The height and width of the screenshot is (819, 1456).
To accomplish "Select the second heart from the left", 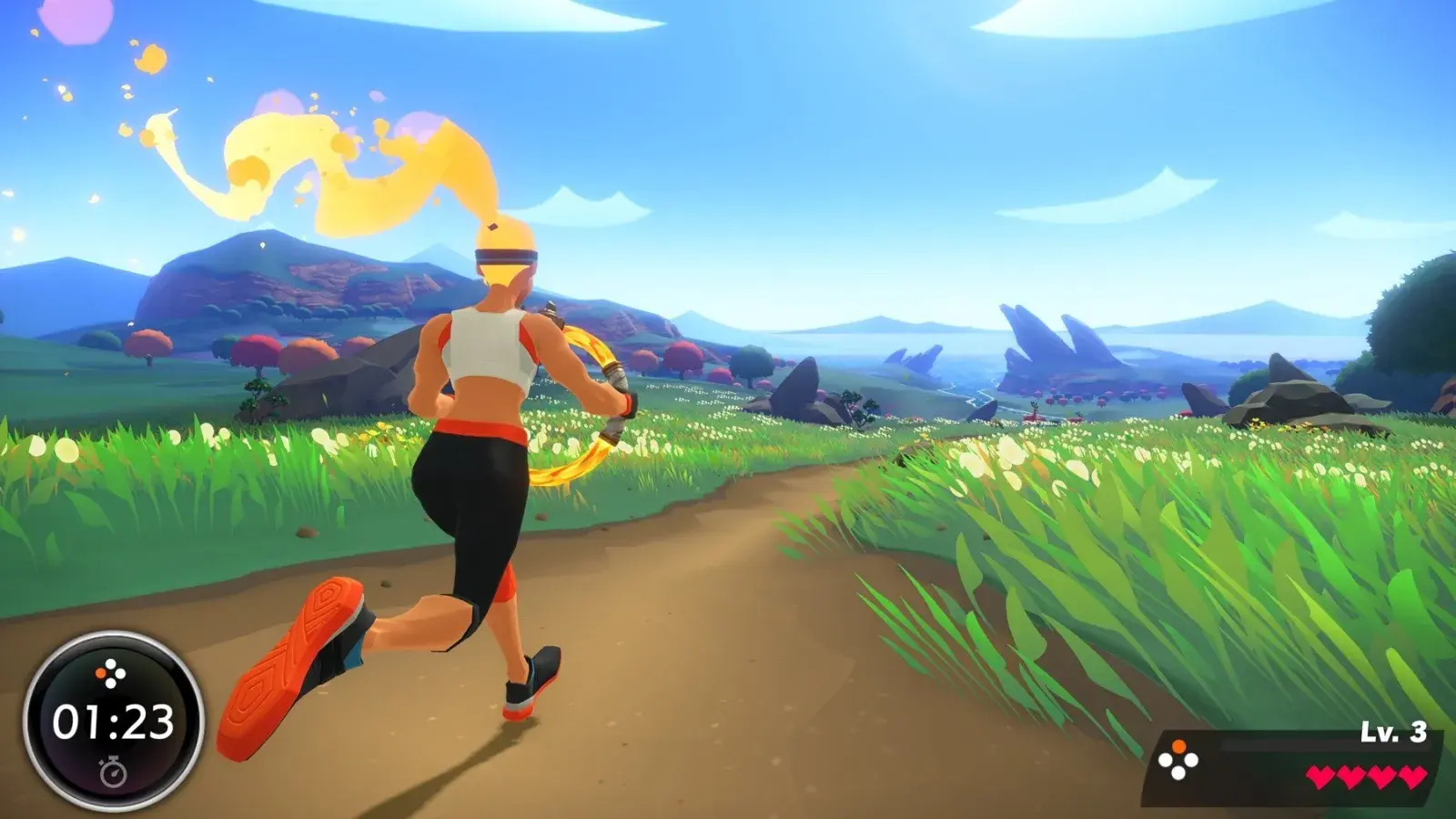I will tap(1352, 775).
